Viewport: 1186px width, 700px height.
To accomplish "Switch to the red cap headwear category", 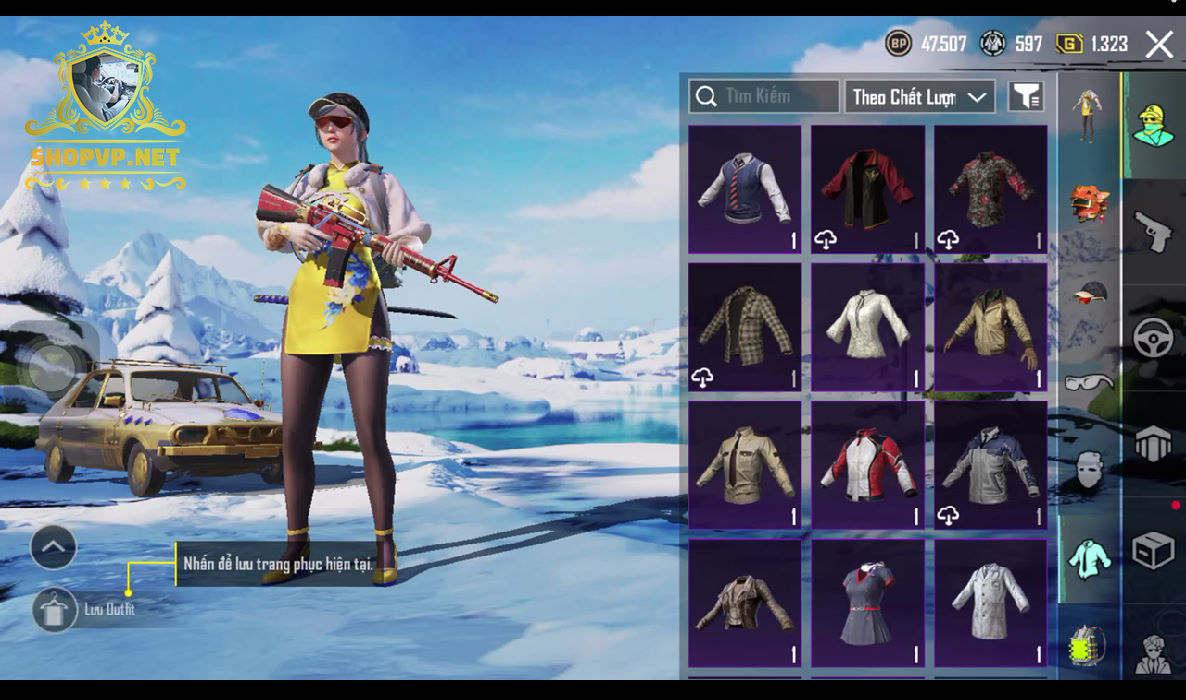I will (1089, 292).
